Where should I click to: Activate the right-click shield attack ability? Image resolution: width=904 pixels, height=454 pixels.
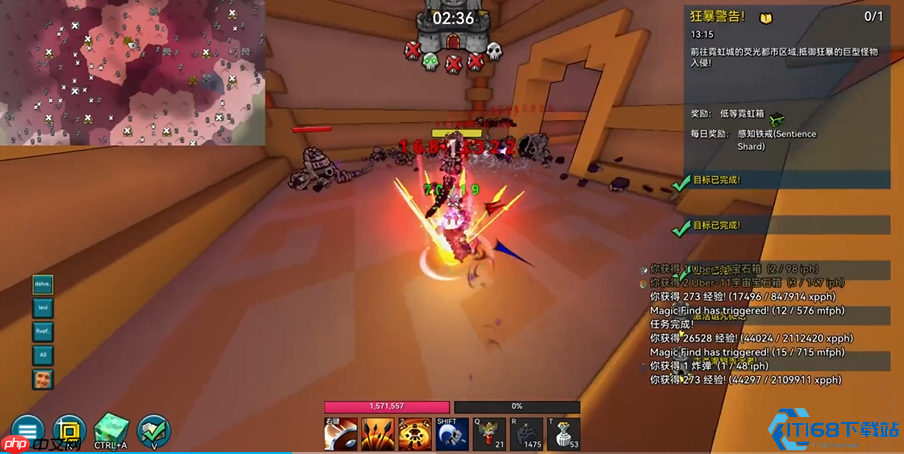pyautogui.click(x=341, y=433)
